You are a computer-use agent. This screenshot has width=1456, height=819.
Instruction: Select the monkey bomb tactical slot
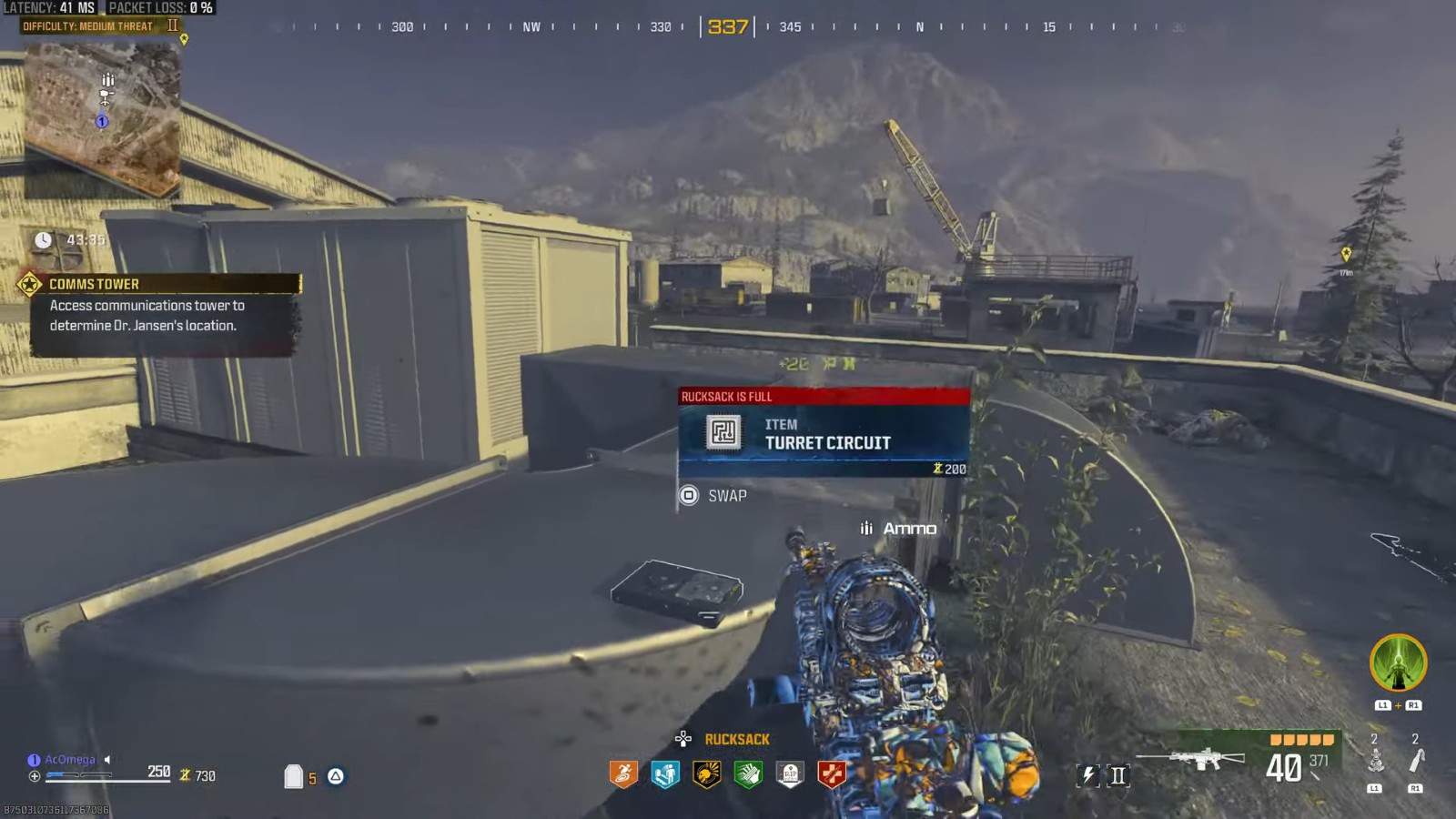(x=1375, y=760)
